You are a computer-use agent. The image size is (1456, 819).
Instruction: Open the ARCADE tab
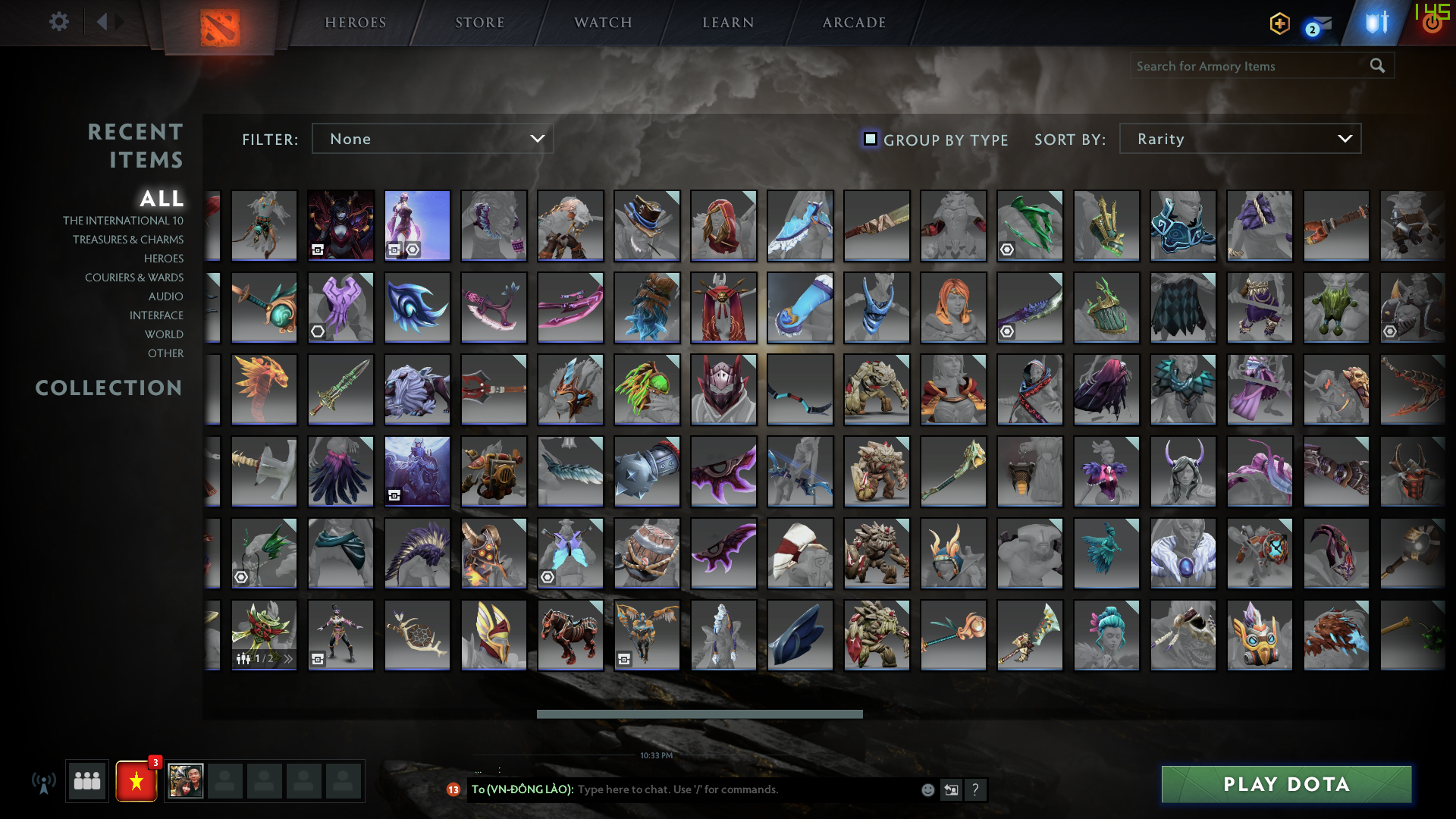[x=852, y=23]
